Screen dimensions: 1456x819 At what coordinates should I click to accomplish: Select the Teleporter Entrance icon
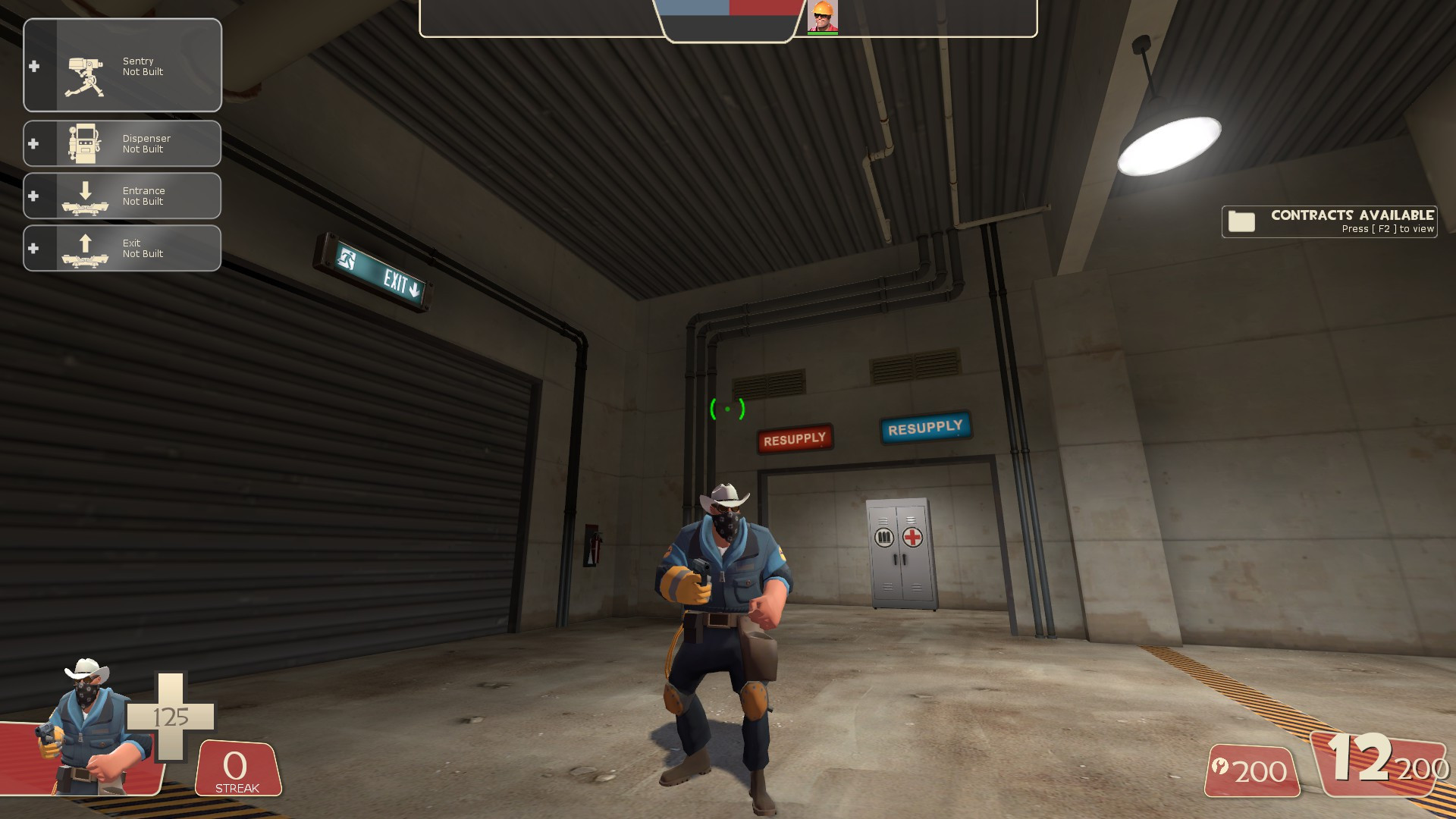(83, 196)
